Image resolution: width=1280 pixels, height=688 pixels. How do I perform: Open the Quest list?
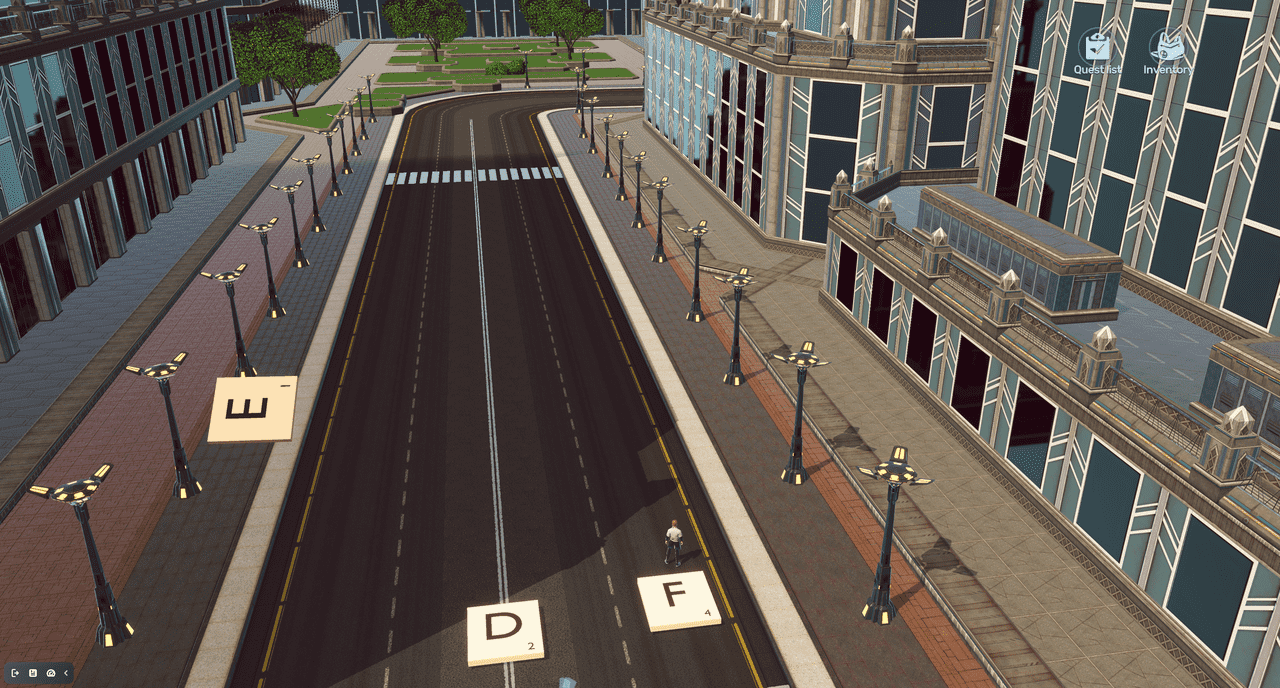pos(1097,48)
